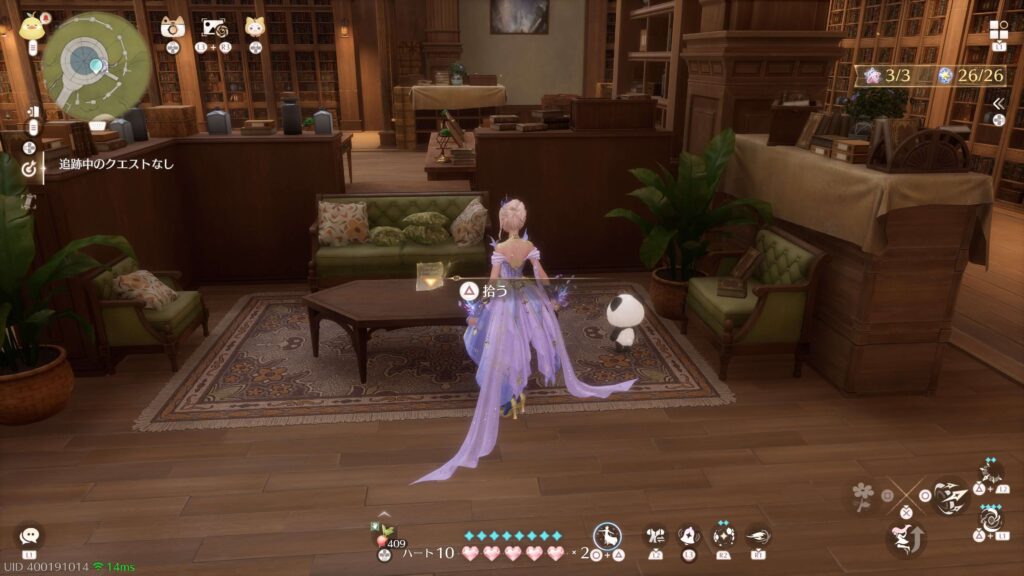Image resolution: width=1024 pixels, height=576 pixels.
Task: Use the wind swirl ability
Action: pyautogui.click(x=758, y=536)
